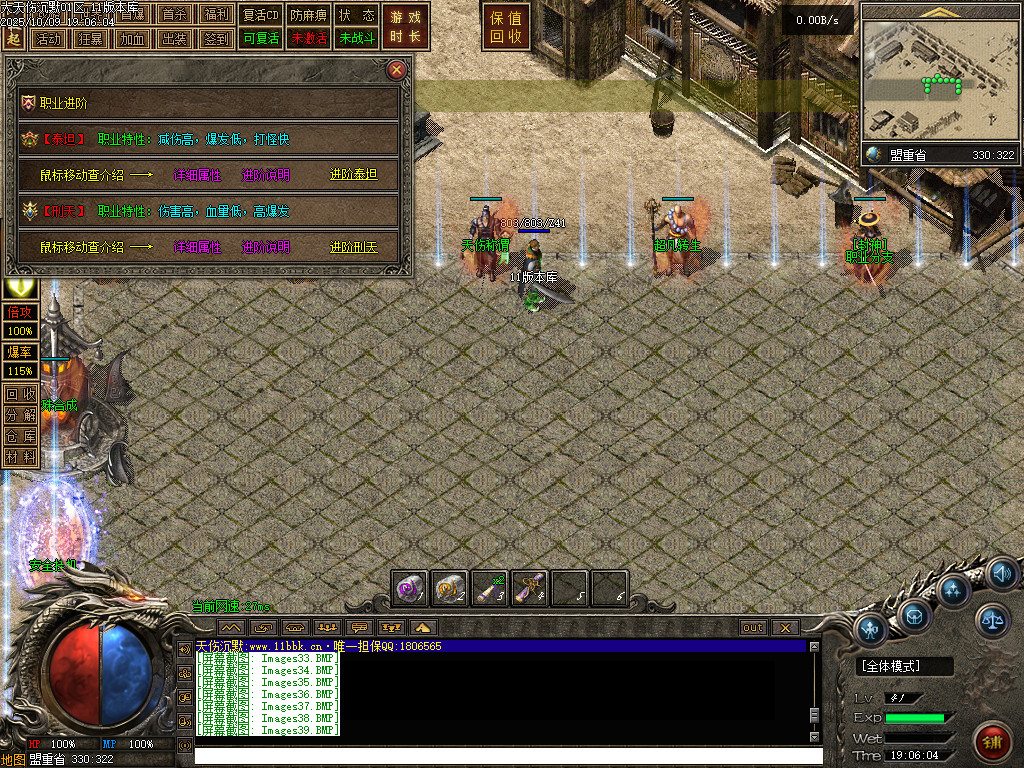Open 进阶说明 in the 刑天 row
This screenshot has width=1024, height=768.
click(x=266, y=247)
